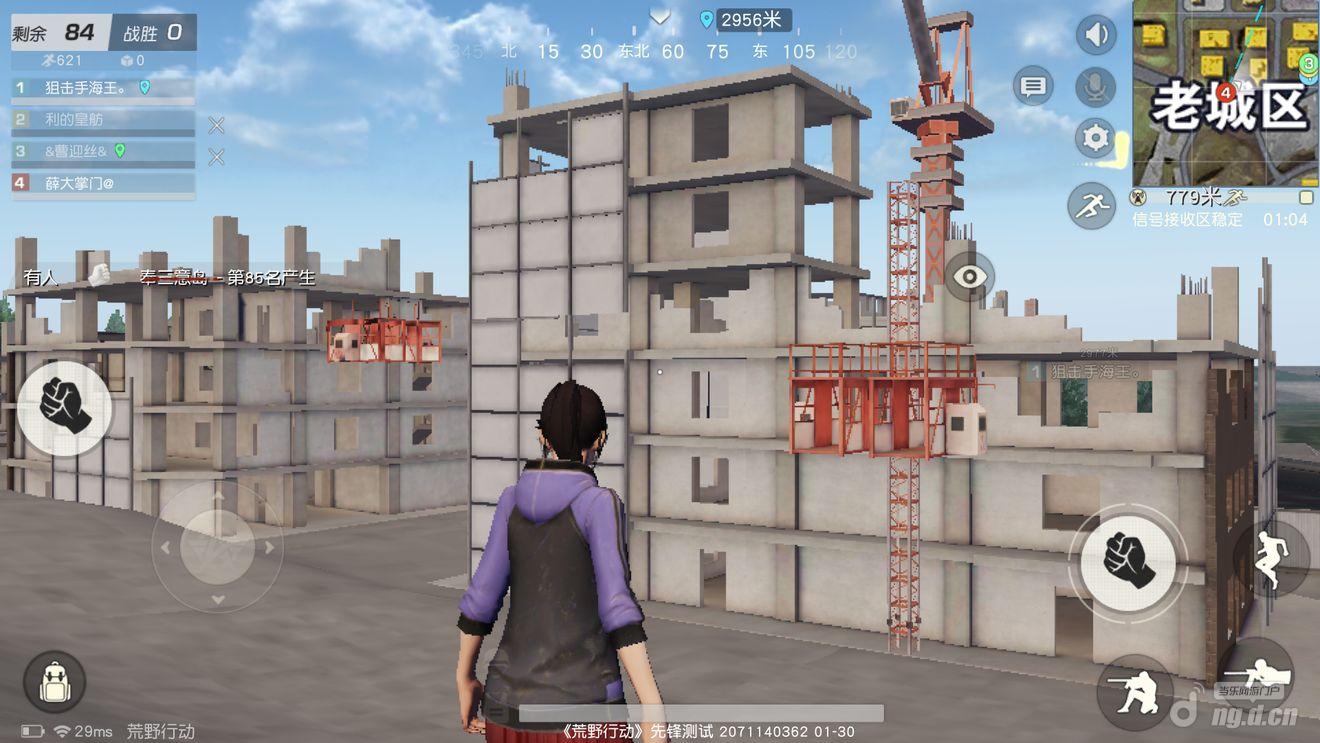Tap the jump figure button
Image resolution: width=1320 pixels, height=743 pixels.
point(1270,559)
